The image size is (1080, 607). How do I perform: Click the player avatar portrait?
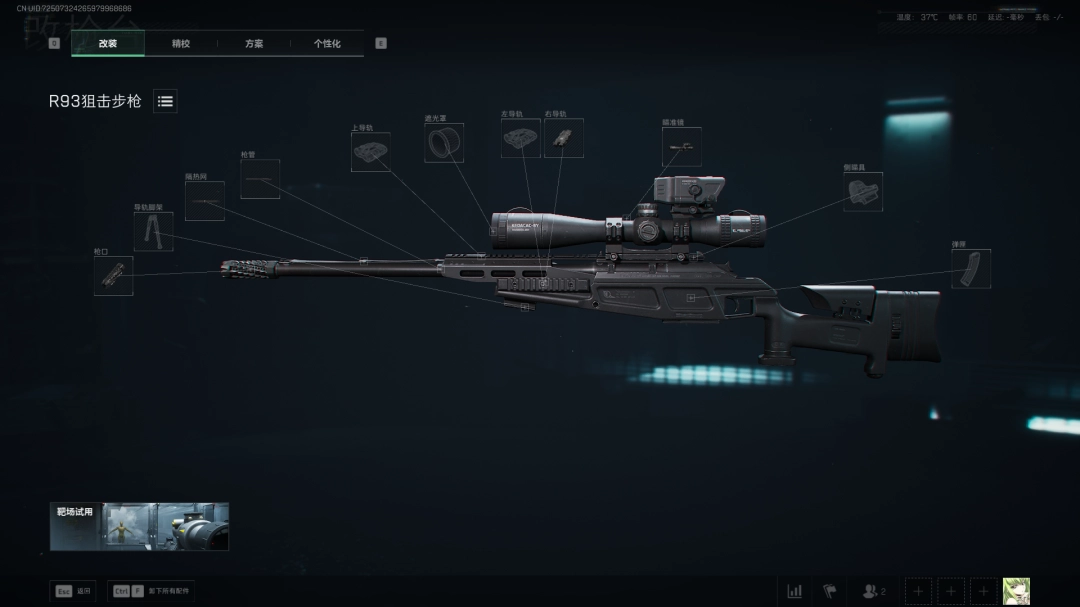click(x=1016, y=591)
